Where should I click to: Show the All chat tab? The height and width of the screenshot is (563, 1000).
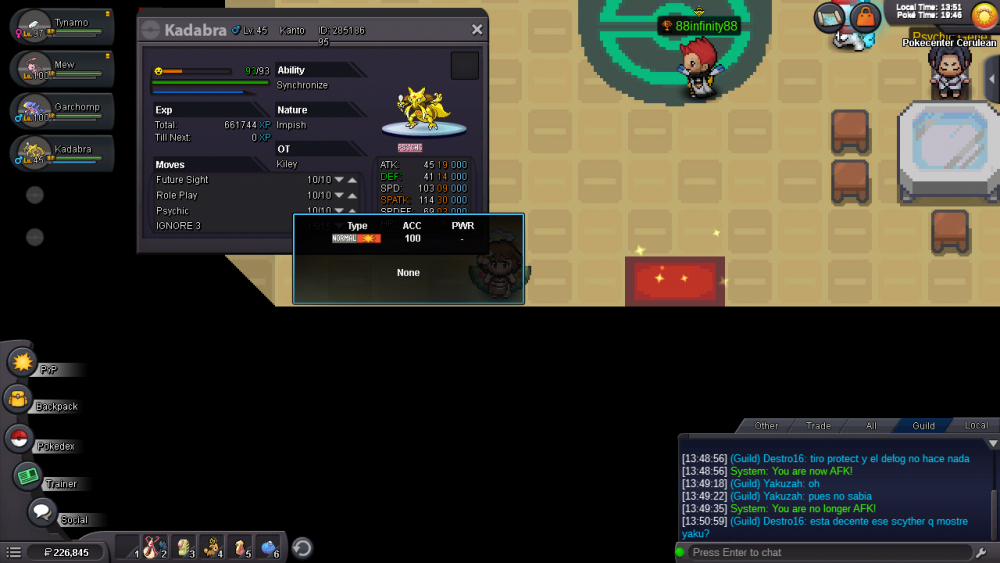[x=871, y=426]
